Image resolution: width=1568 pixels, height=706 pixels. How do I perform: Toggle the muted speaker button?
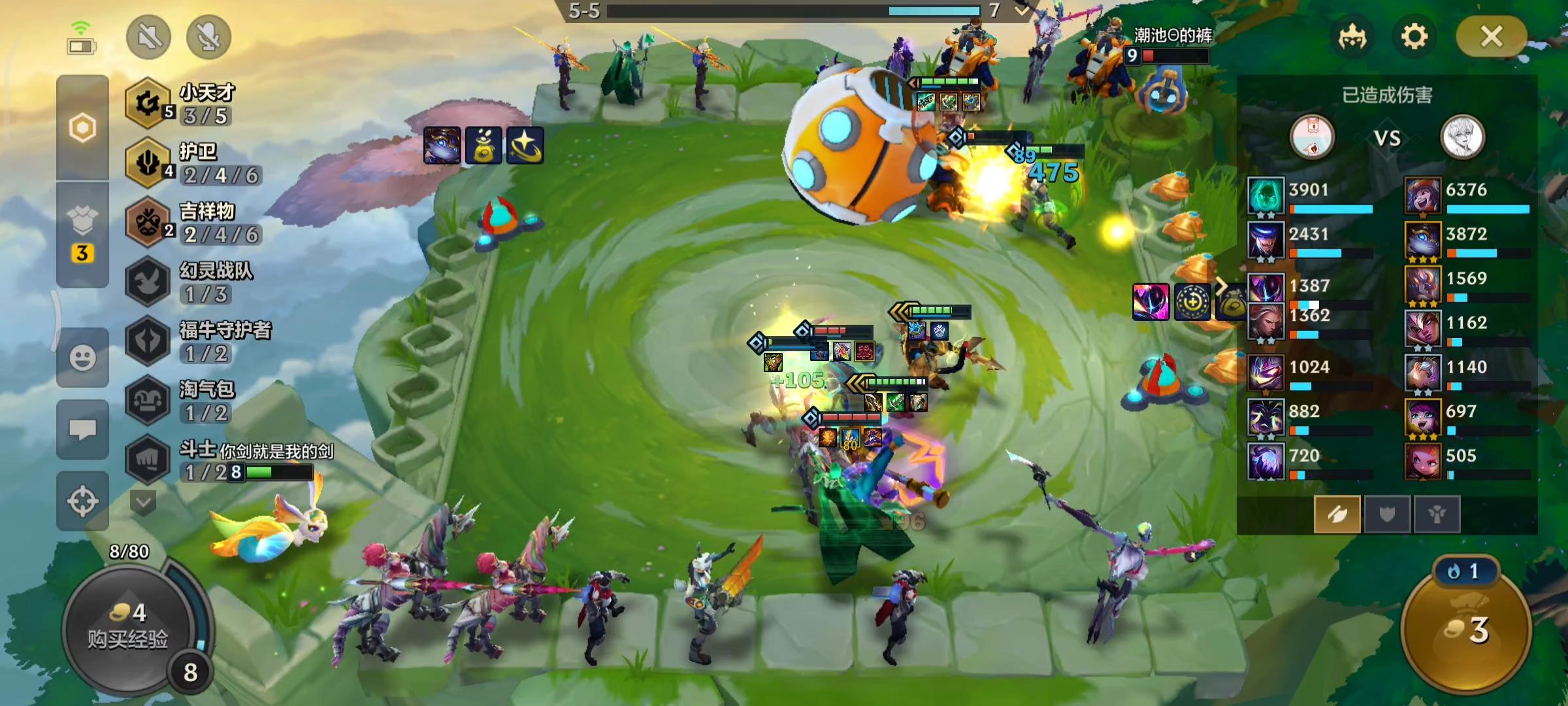point(149,37)
